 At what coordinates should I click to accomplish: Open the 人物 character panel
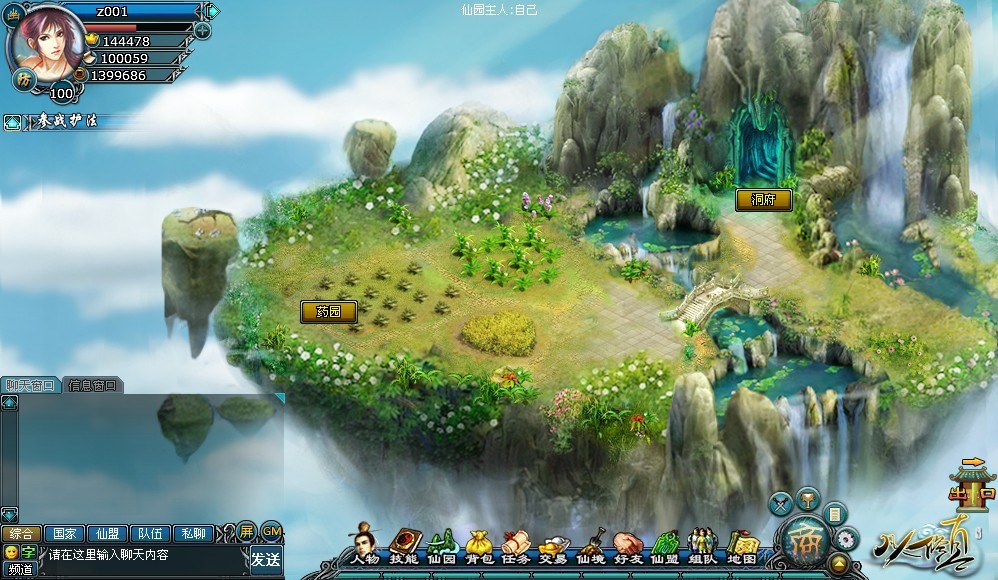coord(366,545)
